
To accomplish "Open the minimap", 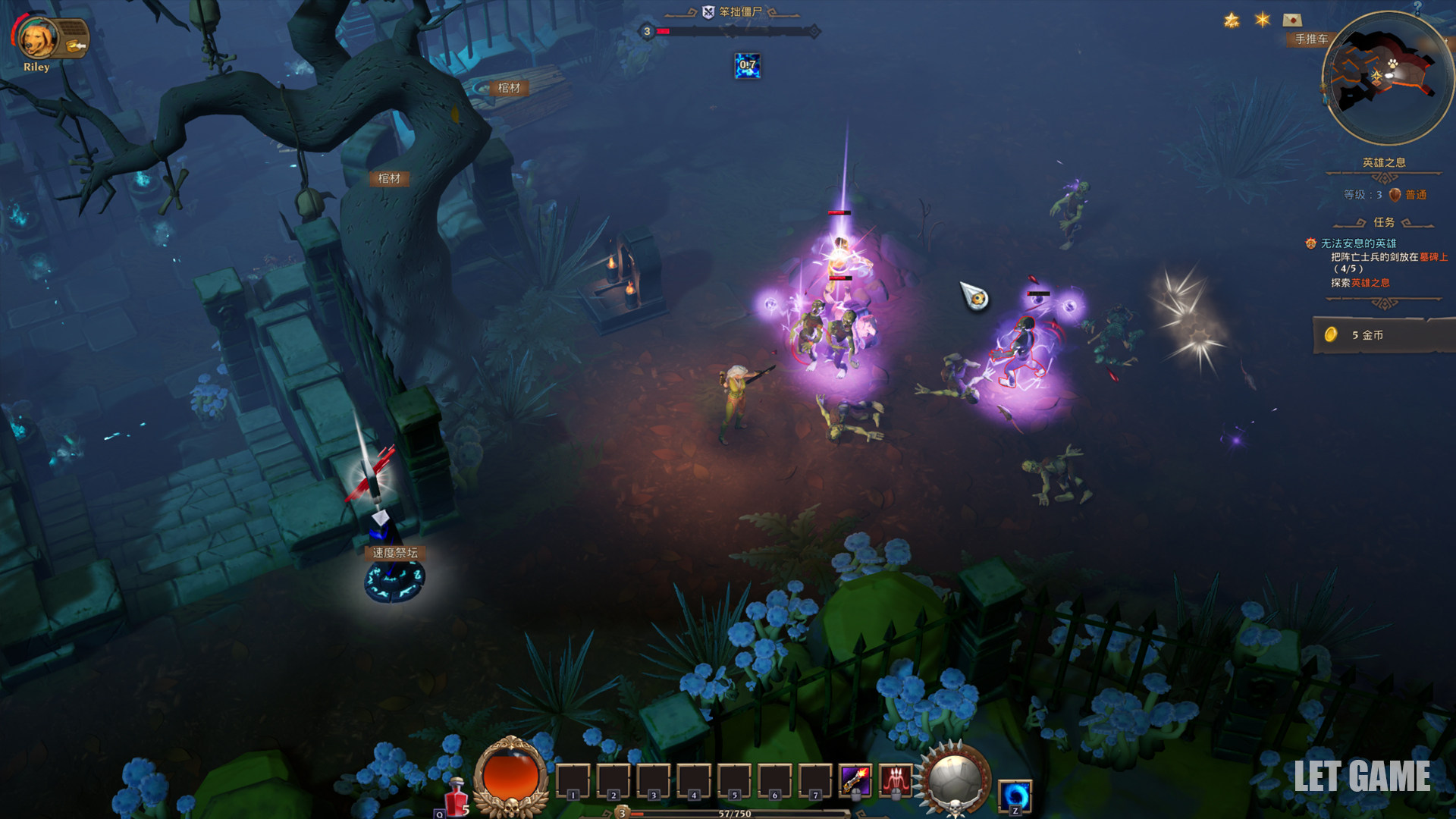I will coord(1385,78).
